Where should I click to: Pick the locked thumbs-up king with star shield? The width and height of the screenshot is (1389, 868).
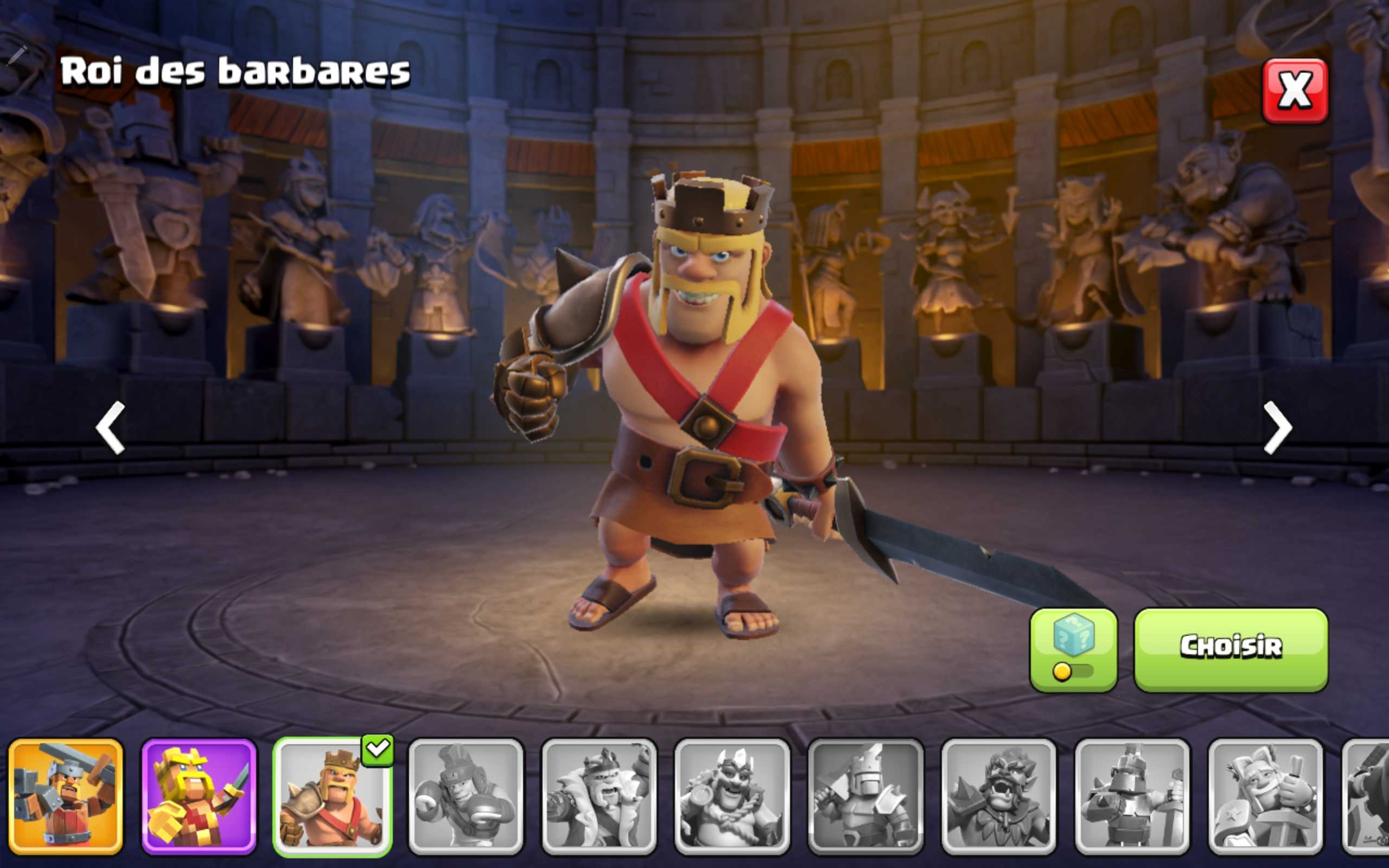tap(1265, 796)
